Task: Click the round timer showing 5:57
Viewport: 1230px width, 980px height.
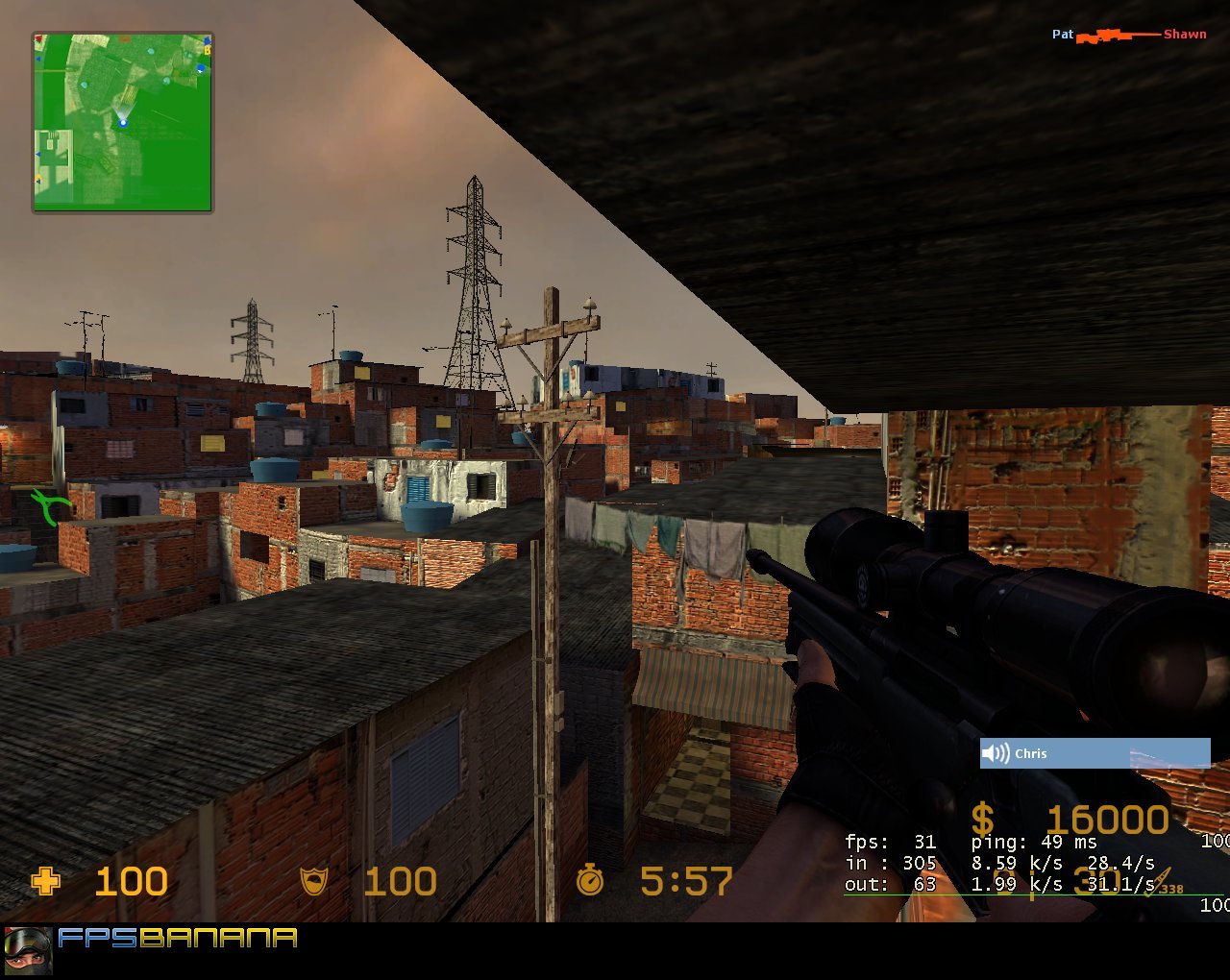Action: coord(685,881)
